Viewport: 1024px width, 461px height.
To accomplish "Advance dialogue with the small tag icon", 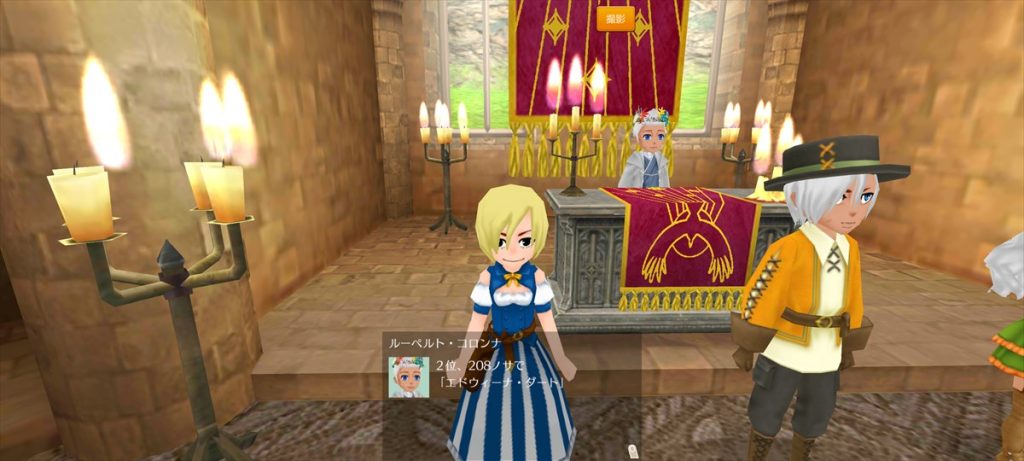I will [632, 451].
